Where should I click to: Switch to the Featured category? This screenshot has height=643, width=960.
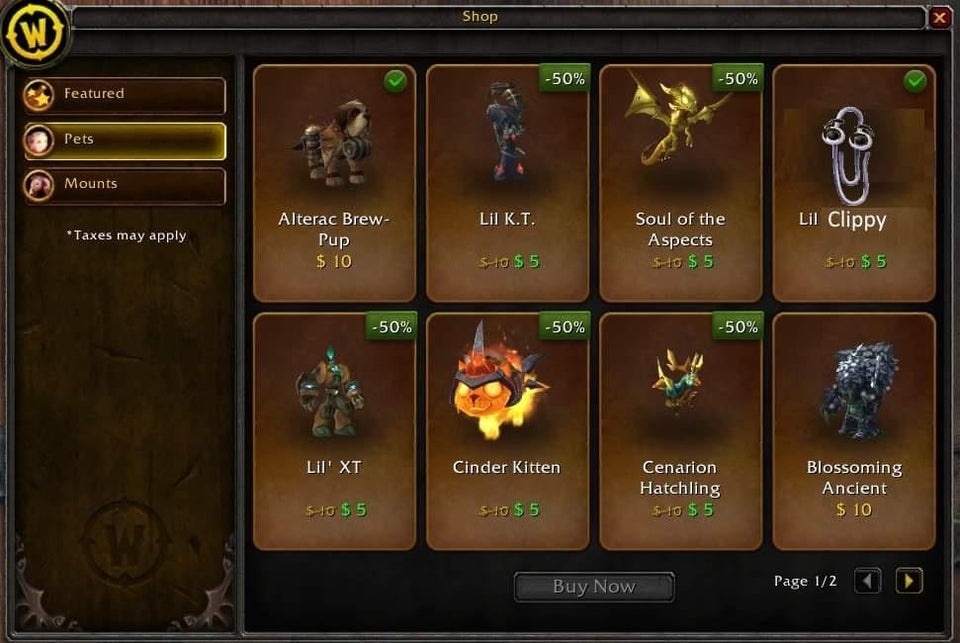[x=125, y=95]
